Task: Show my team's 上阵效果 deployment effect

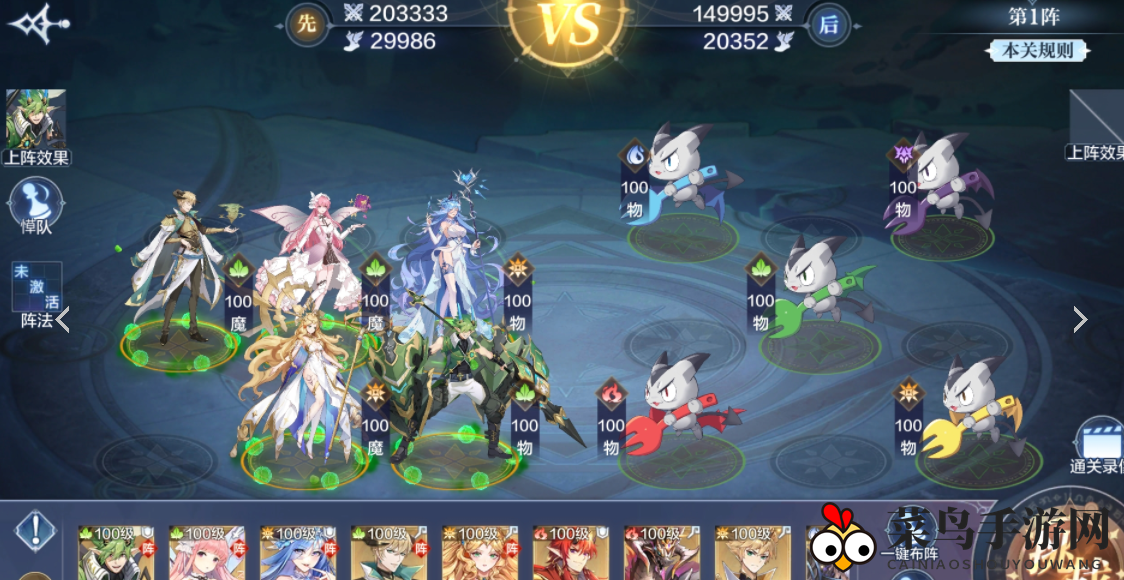Action: pos(36,126)
